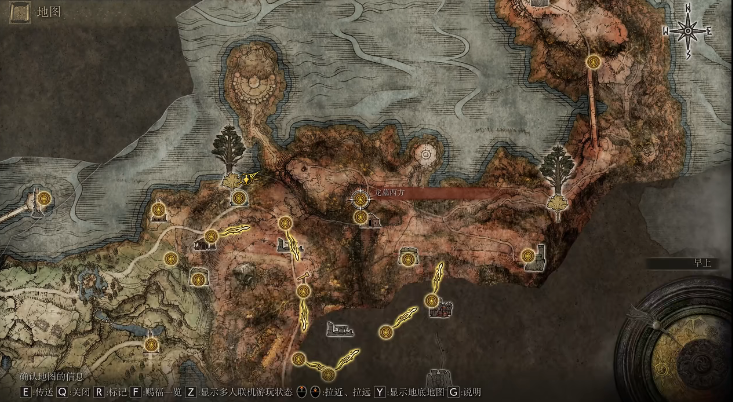Image resolution: width=733 pixels, height=402 pixels.
Task: Choose the grace beside the tower on the eastern cliff
Action: point(527,254)
